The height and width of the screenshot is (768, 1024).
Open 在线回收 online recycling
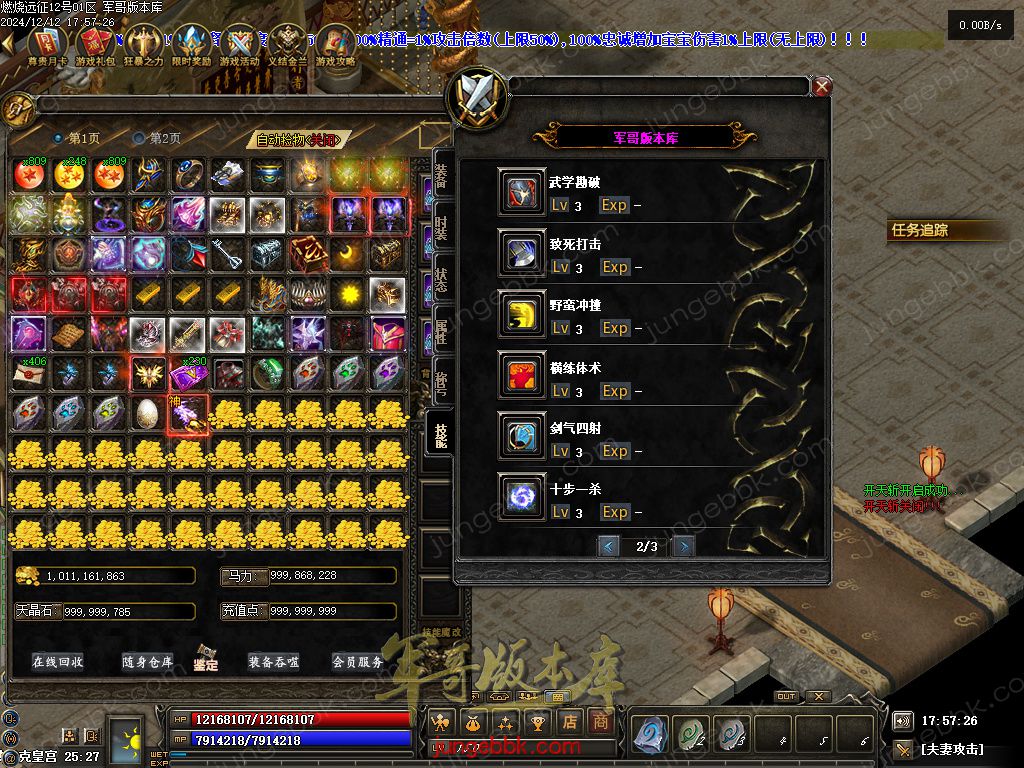tap(58, 662)
